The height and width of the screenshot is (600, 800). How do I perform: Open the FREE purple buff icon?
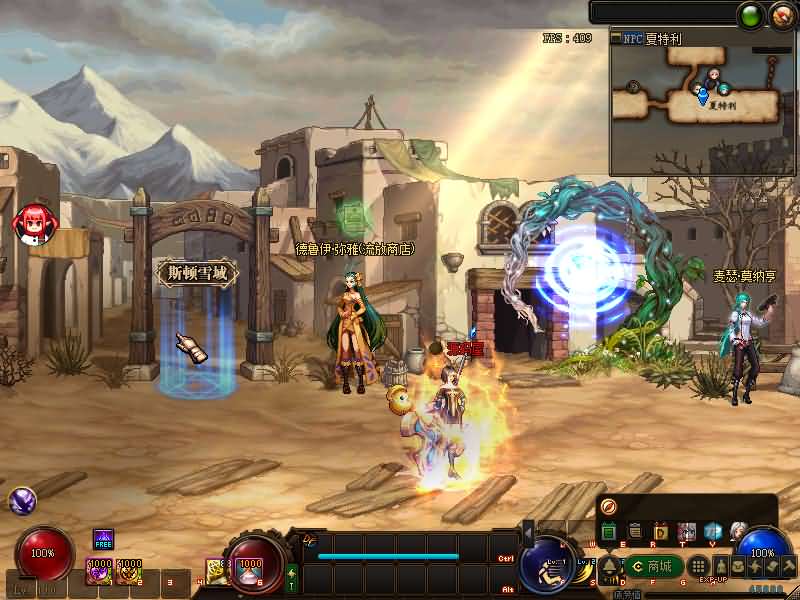tap(104, 541)
